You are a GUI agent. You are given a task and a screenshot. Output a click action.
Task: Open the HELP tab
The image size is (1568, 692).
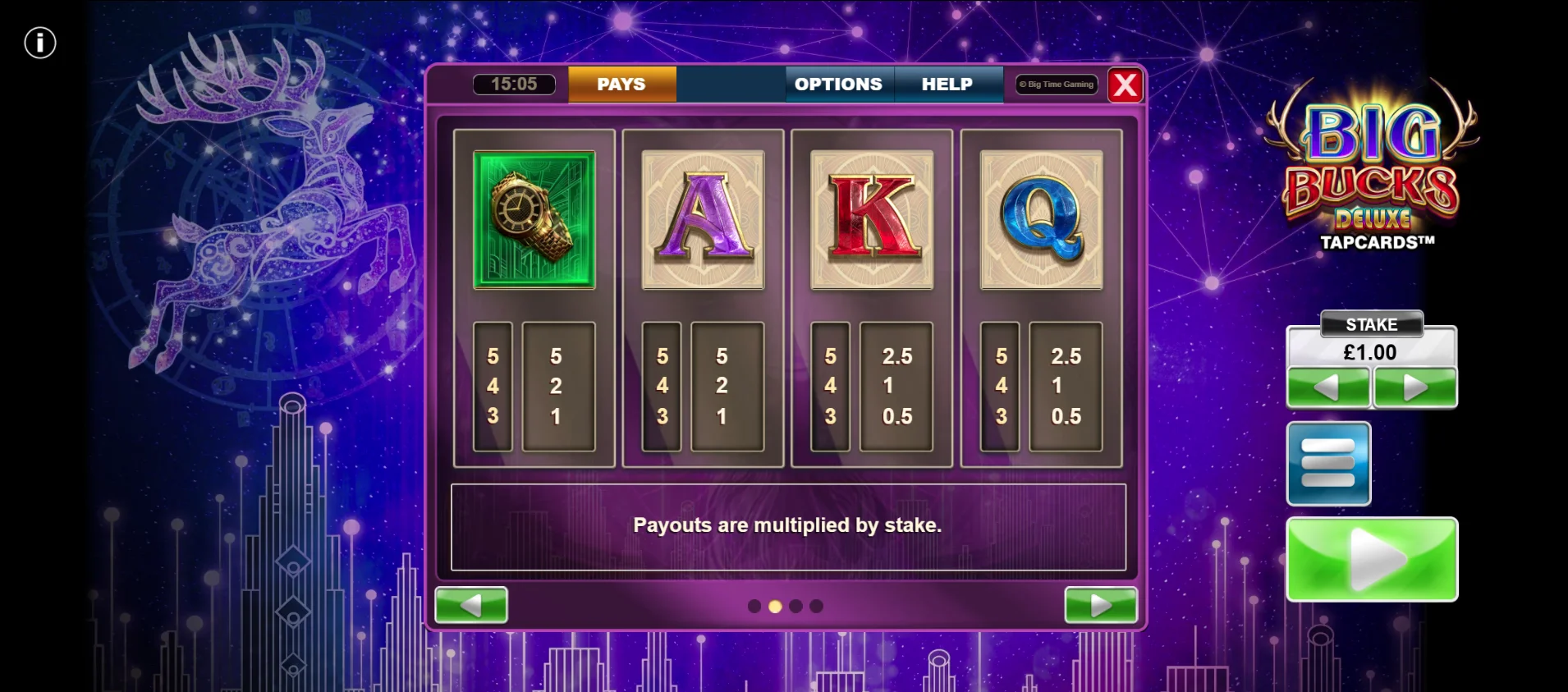click(x=947, y=84)
